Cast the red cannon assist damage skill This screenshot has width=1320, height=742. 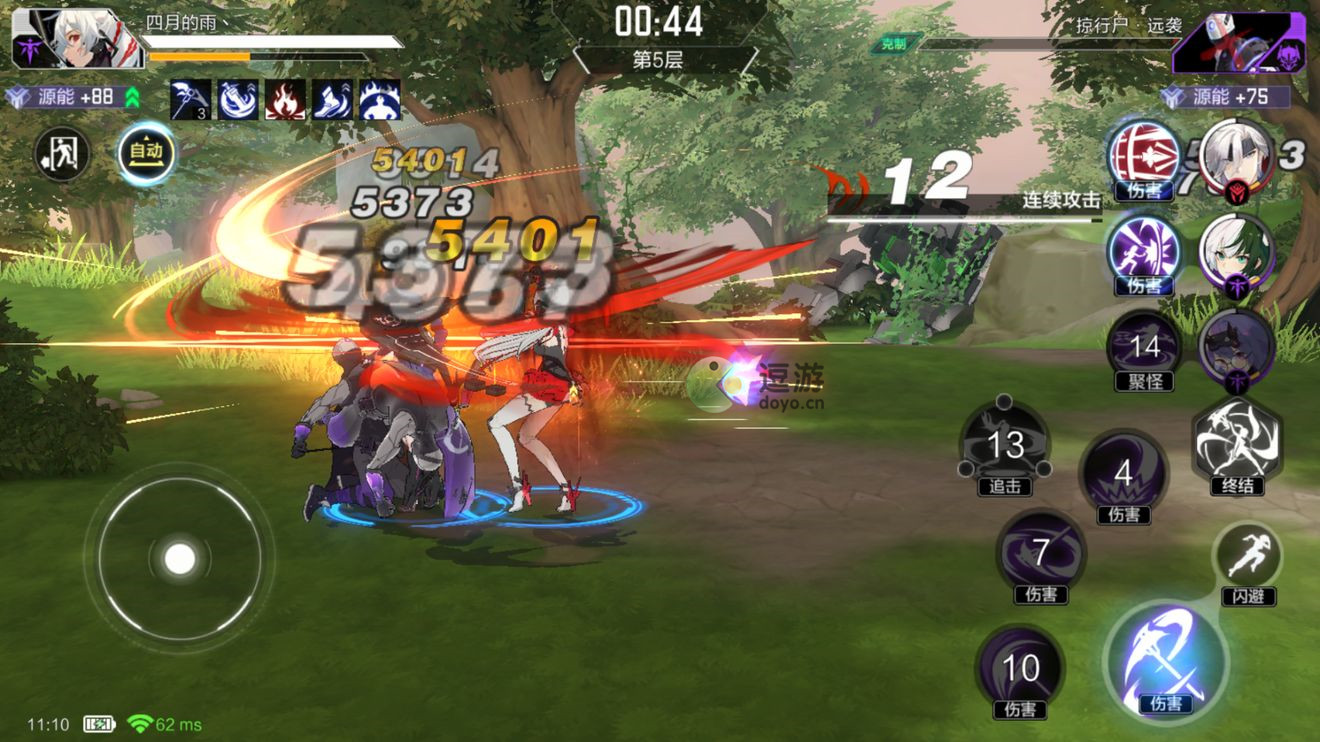coord(1144,156)
